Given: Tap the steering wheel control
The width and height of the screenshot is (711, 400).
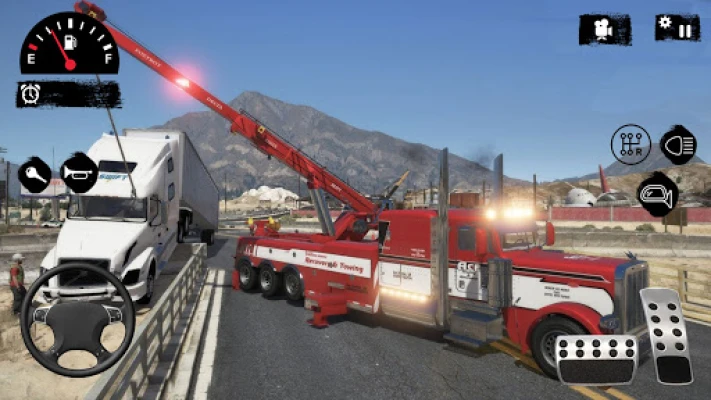Looking at the screenshot, I should pyautogui.click(x=77, y=319).
